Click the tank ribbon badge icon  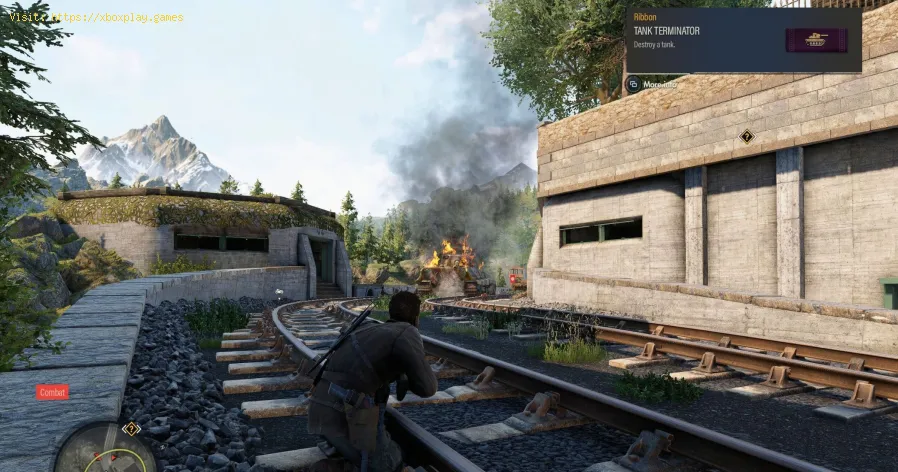pyautogui.click(x=816, y=40)
